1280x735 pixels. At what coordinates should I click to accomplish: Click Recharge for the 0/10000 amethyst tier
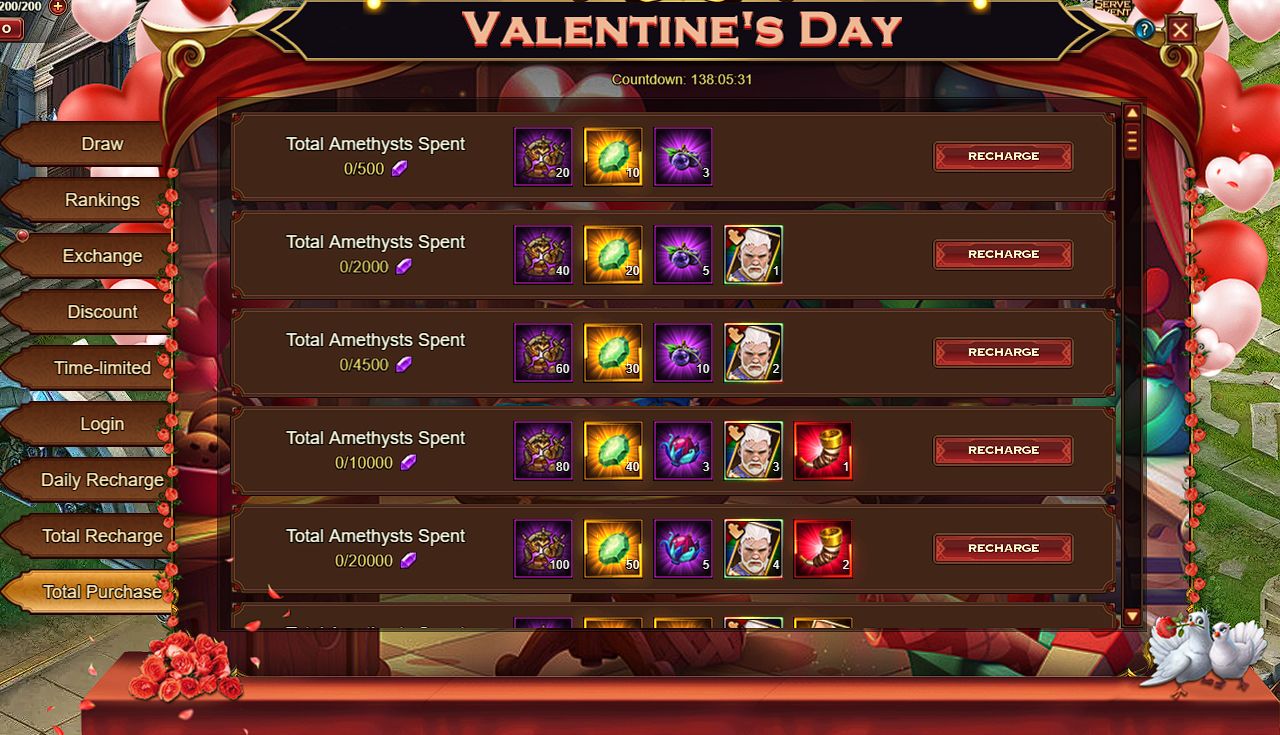[1003, 450]
